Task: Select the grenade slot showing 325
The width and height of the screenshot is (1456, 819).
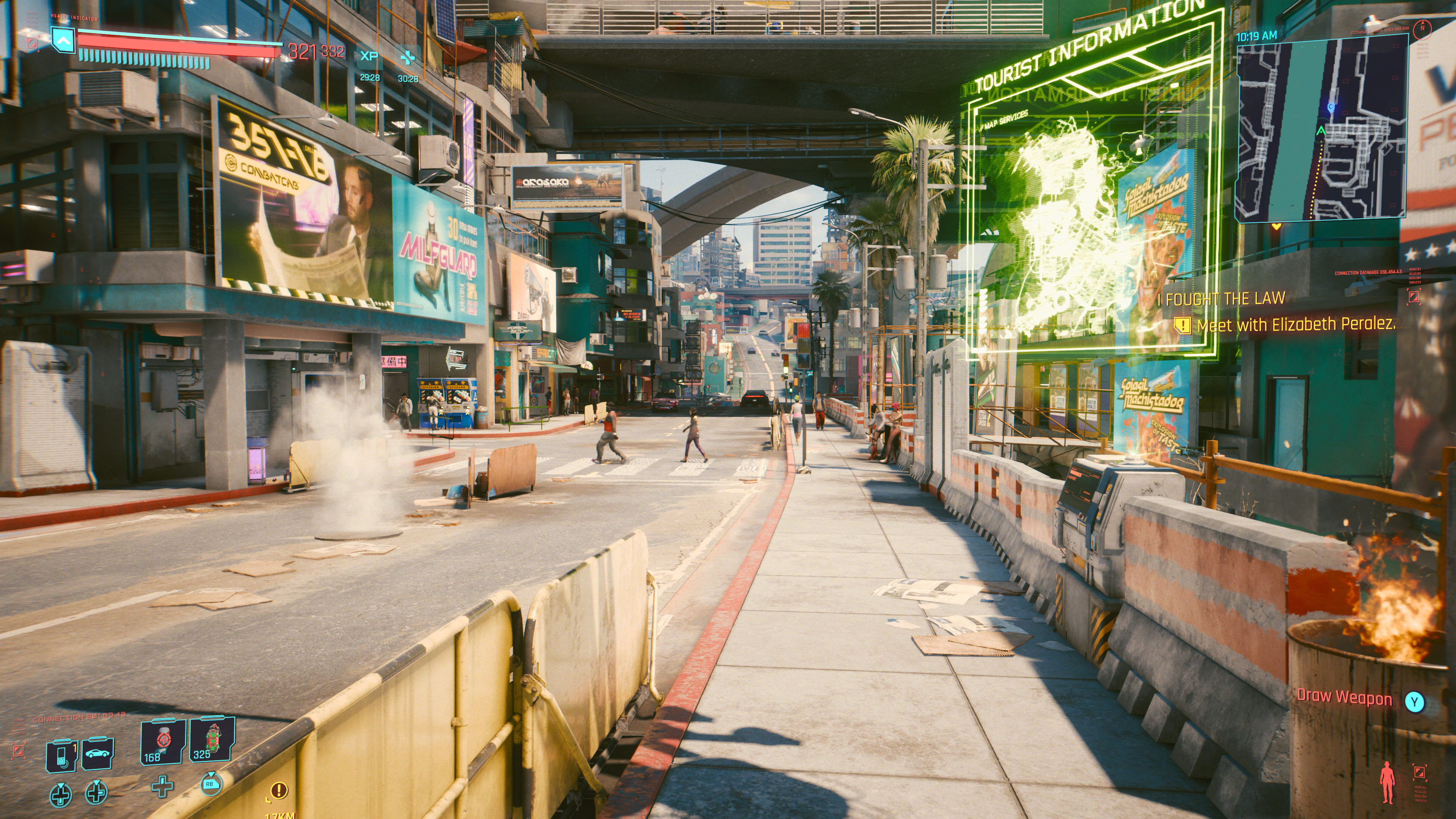Action: [x=212, y=740]
